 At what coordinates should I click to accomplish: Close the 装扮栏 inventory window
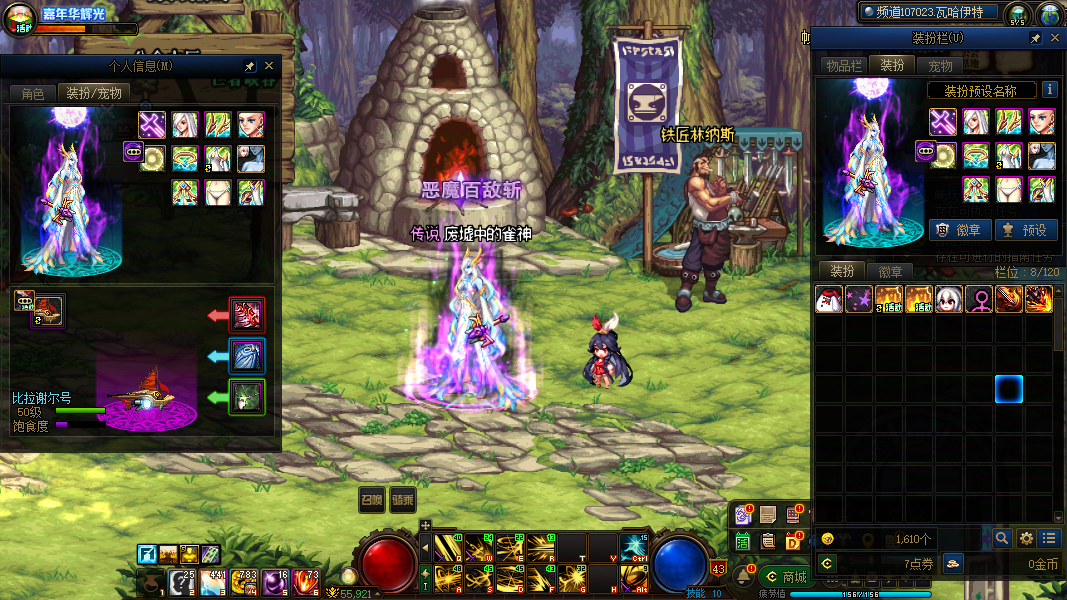[1054, 38]
